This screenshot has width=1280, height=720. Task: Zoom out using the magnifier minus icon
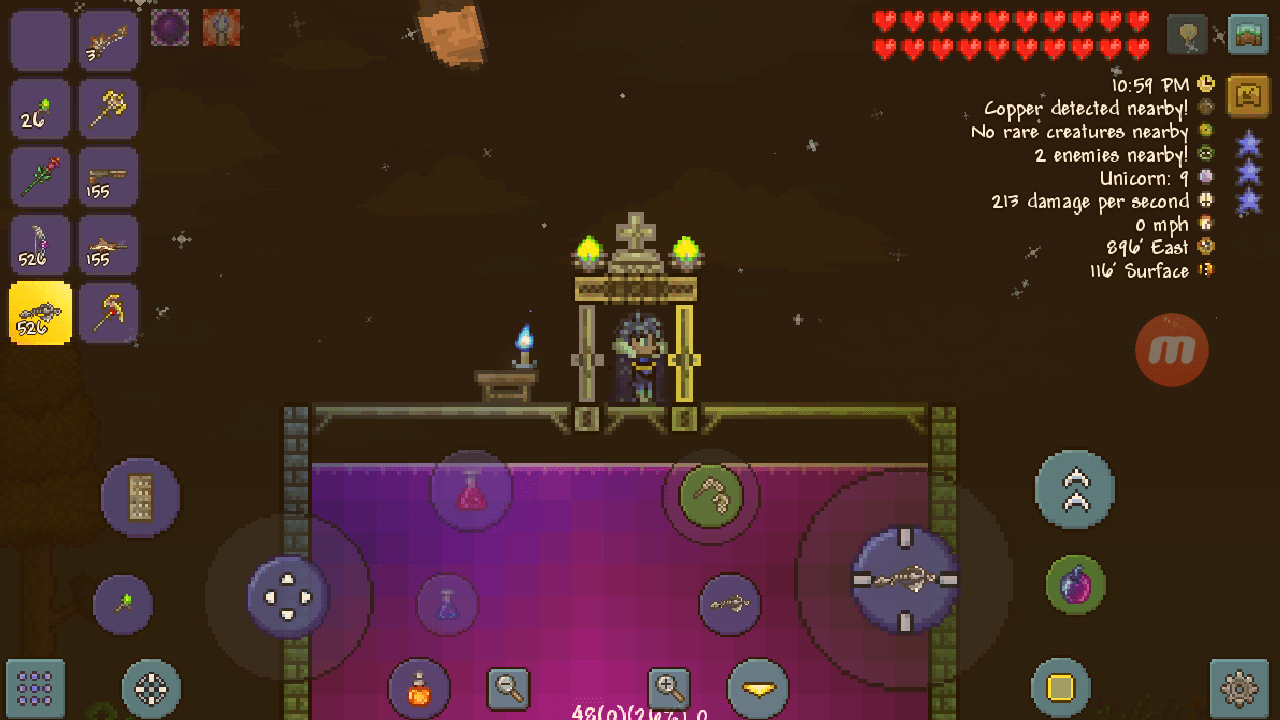coord(509,689)
